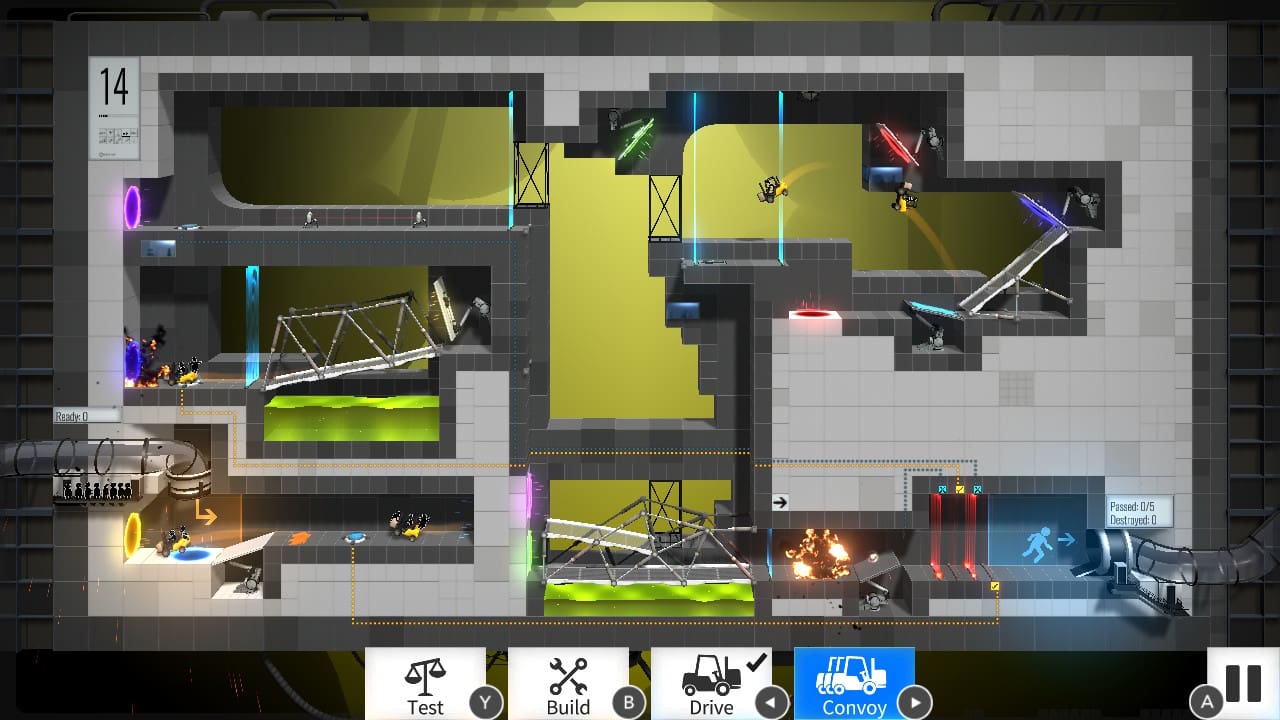Select Drive mode
The image size is (1280, 720).
[711, 685]
